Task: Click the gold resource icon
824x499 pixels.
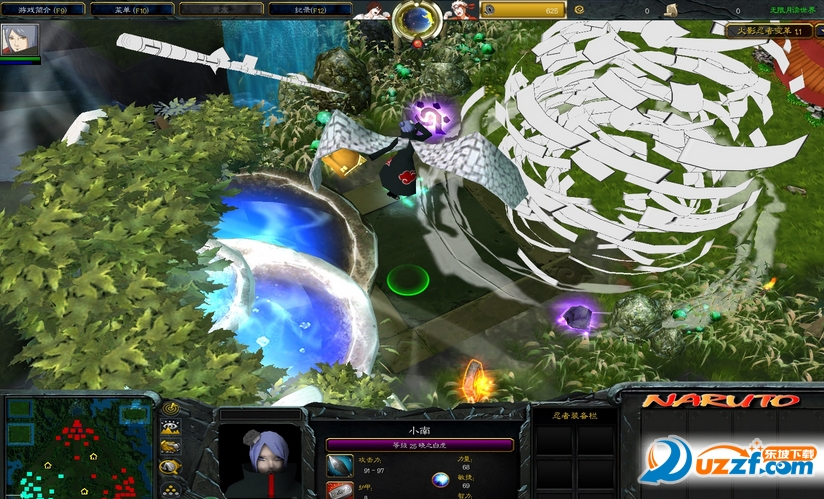Action: [490, 10]
